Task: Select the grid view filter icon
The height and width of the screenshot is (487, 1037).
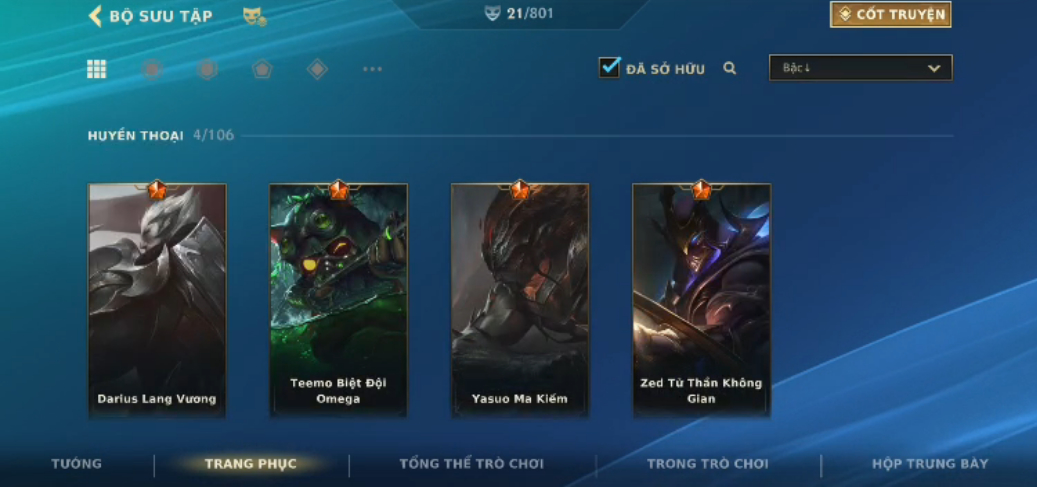Action: click(97, 69)
